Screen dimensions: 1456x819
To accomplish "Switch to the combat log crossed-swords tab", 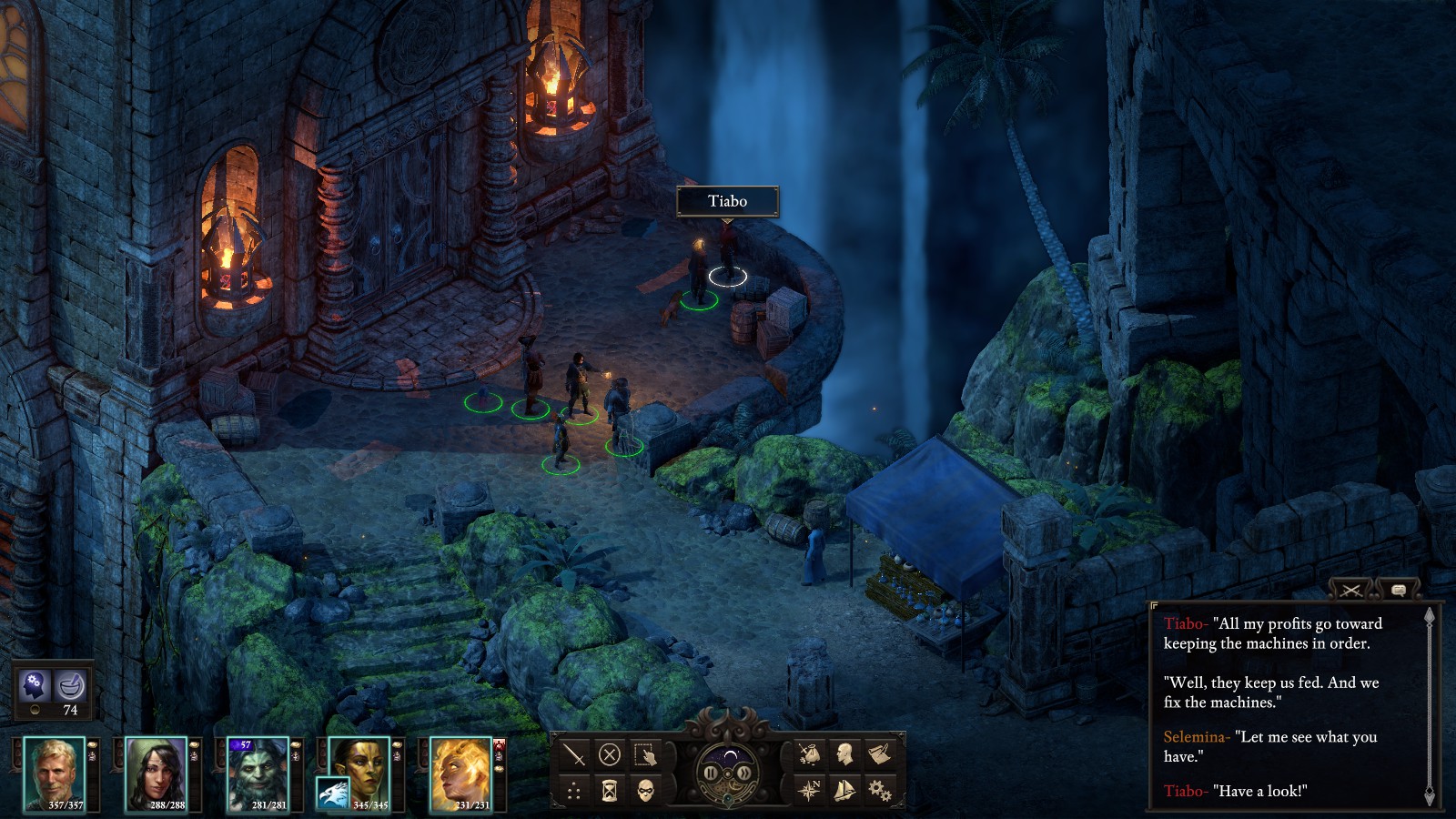I will [1351, 591].
